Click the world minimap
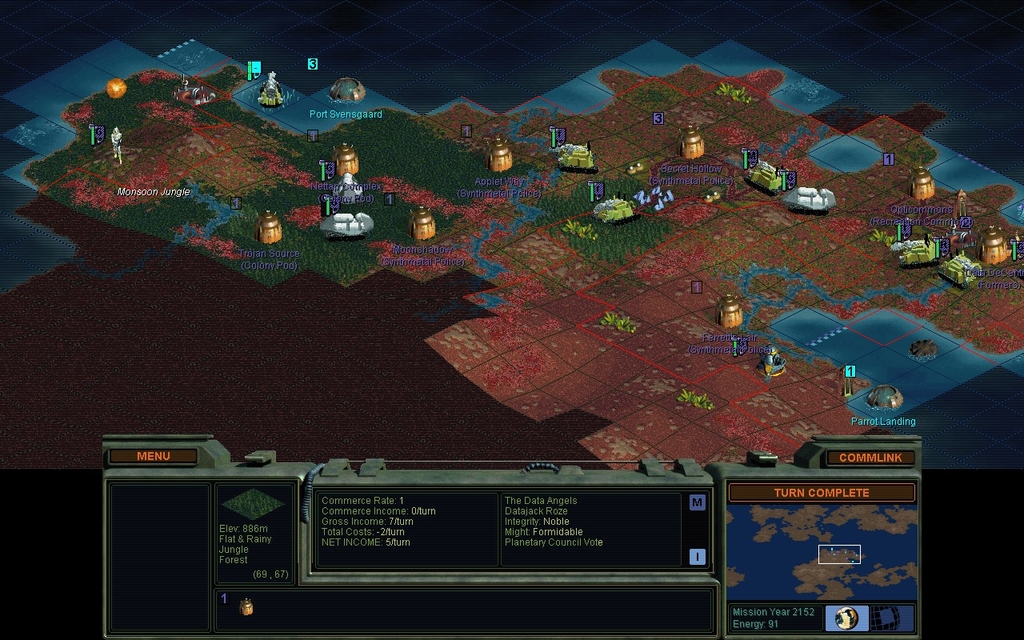The image size is (1024, 640). [x=821, y=552]
